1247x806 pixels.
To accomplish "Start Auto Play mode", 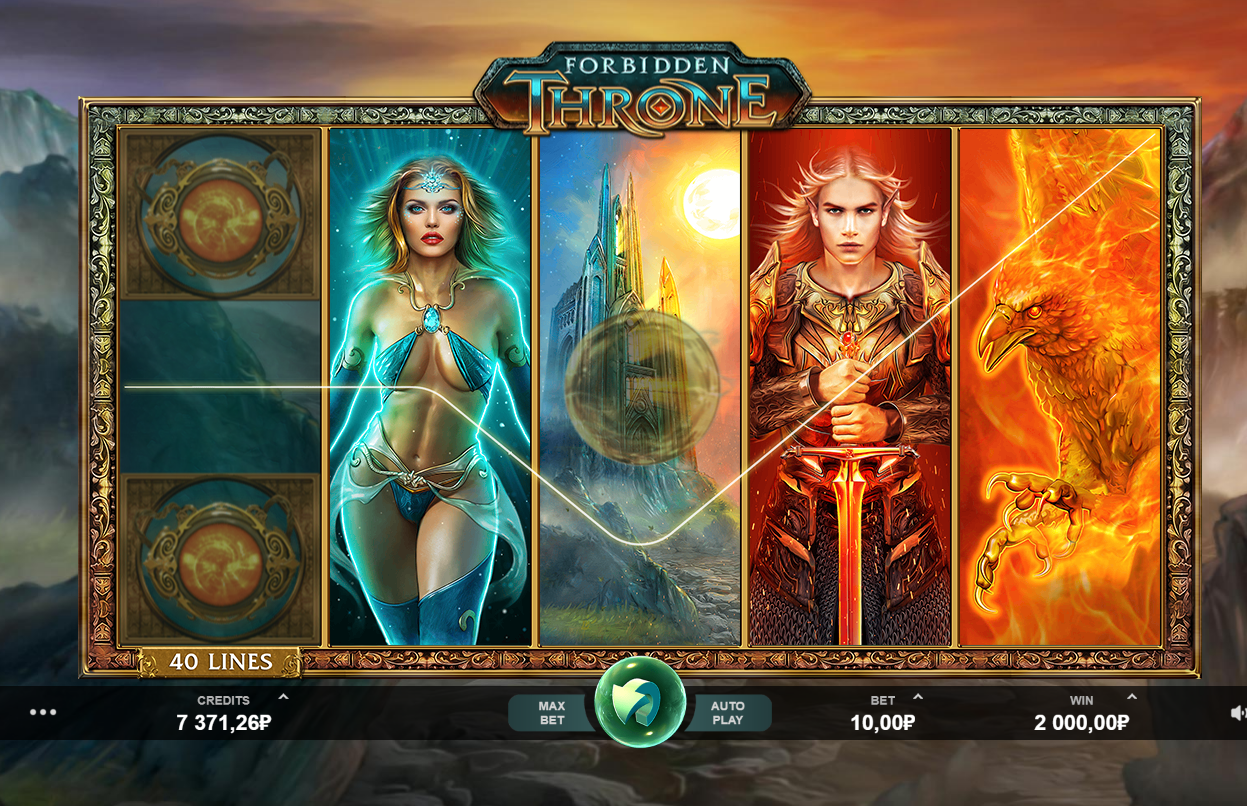I will click(x=728, y=713).
